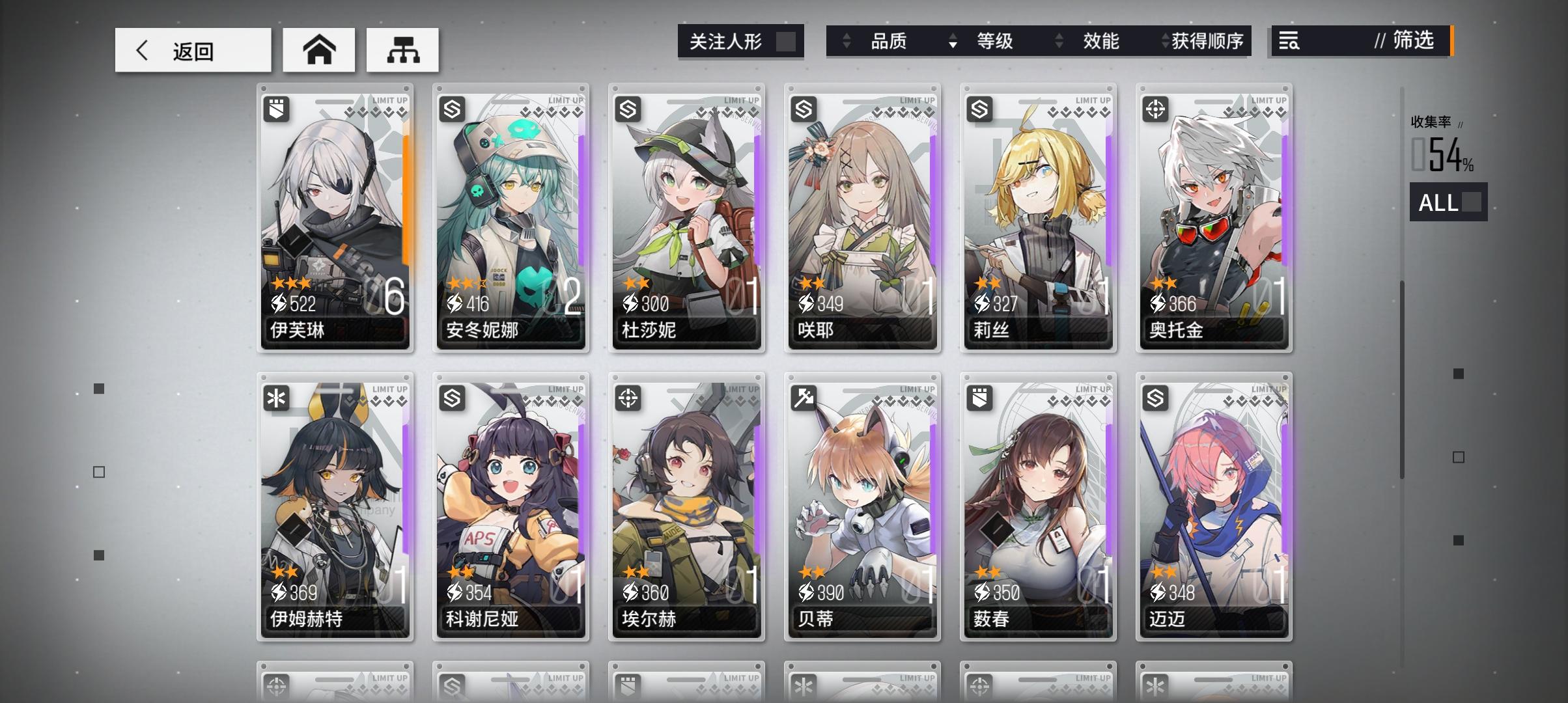Click the S-class icon on 安冬妮娜's card
This screenshot has width=1568, height=703.
click(x=452, y=109)
